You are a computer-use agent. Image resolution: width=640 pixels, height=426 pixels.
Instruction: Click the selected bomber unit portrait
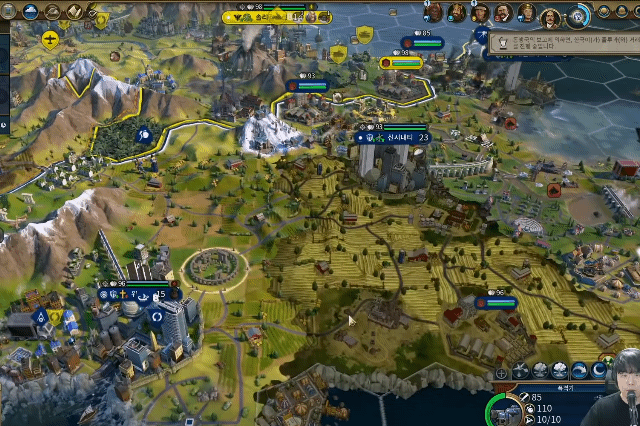[x=512, y=409]
